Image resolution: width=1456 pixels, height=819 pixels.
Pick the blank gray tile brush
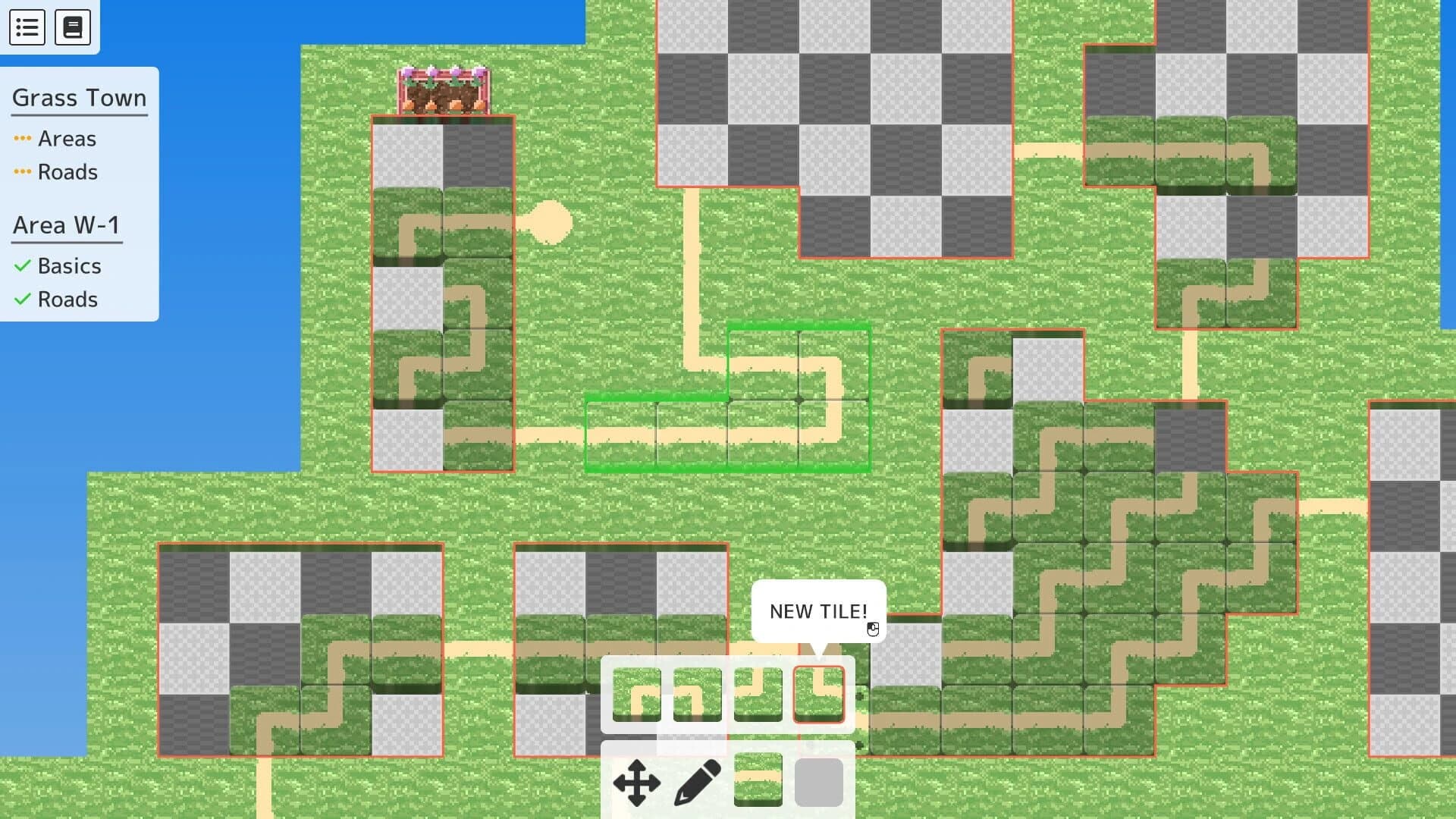pyautogui.click(x=819, y=783)
